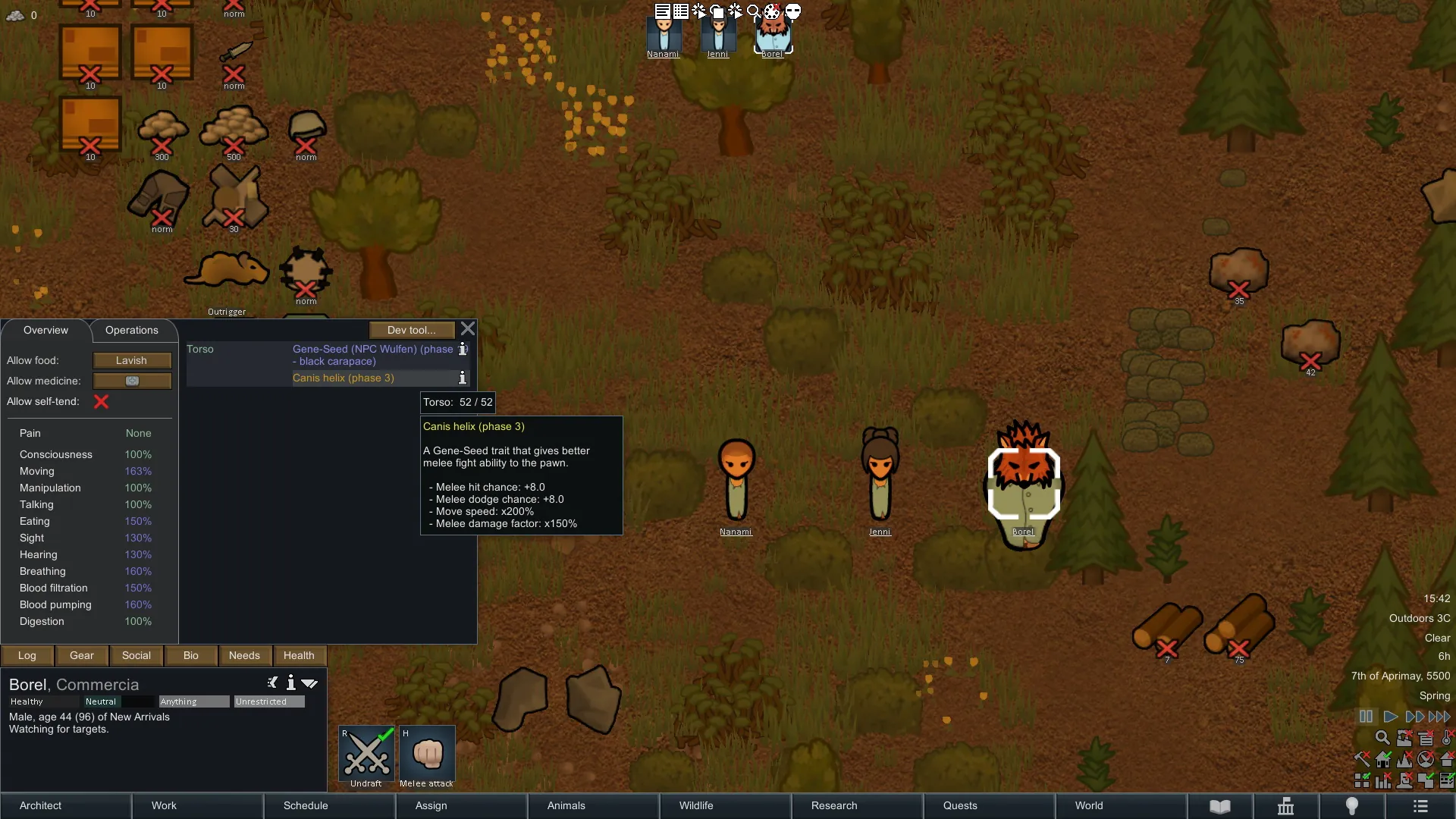Open the Log tab
1456x819 pixels.
pyautogui.click(x=27, y=656)
